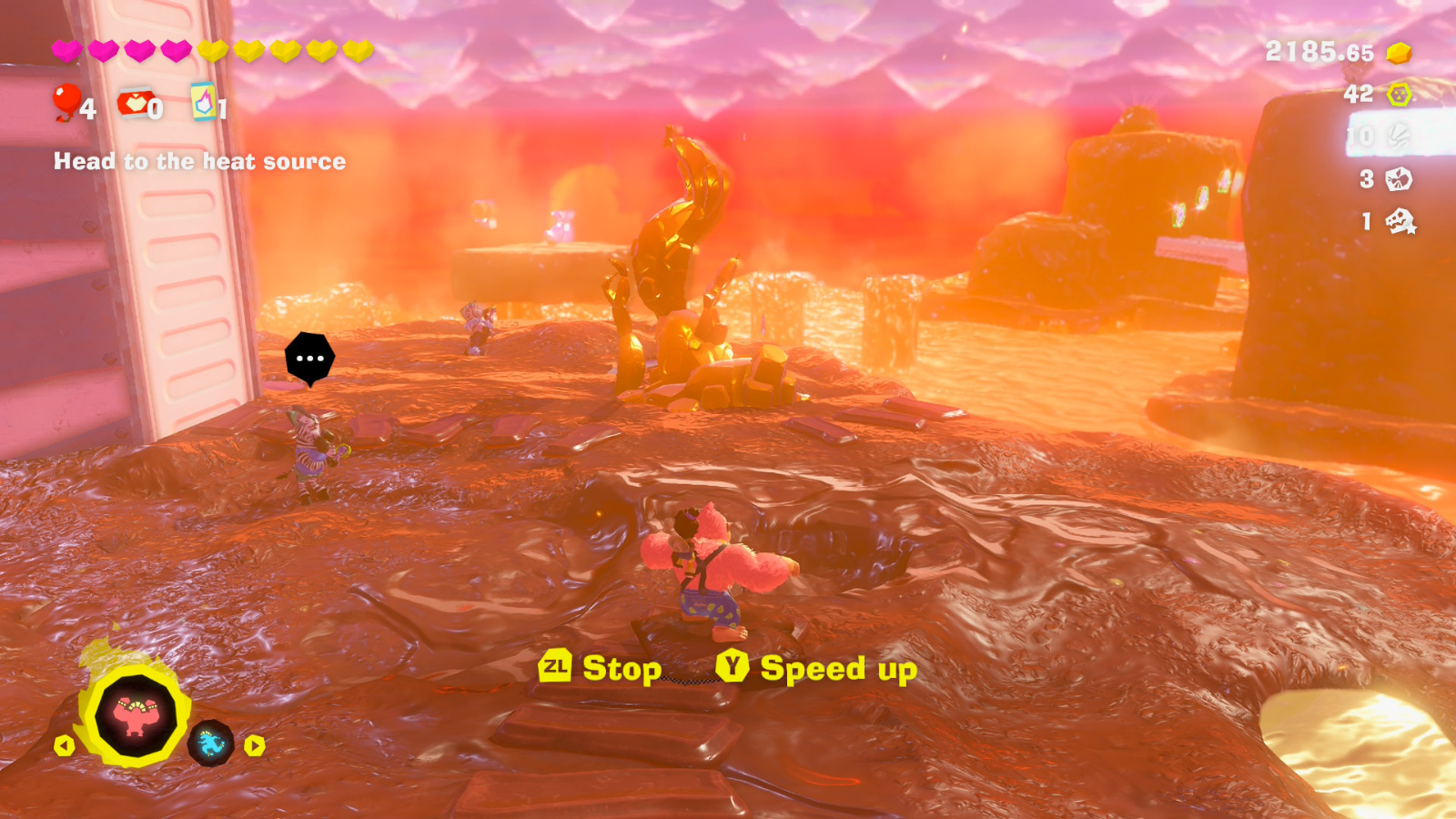Viewport: 1456px width, 819px height.
Task: Select the red heart juice can icon
Action: click(x=135, y=104)
